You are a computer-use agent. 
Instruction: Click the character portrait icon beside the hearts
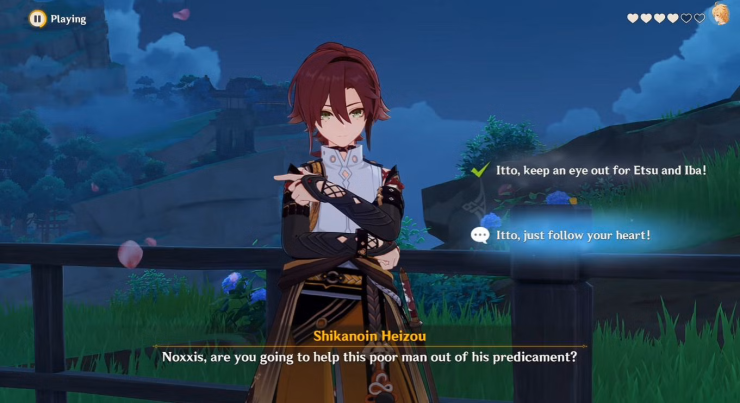(720, 15)
